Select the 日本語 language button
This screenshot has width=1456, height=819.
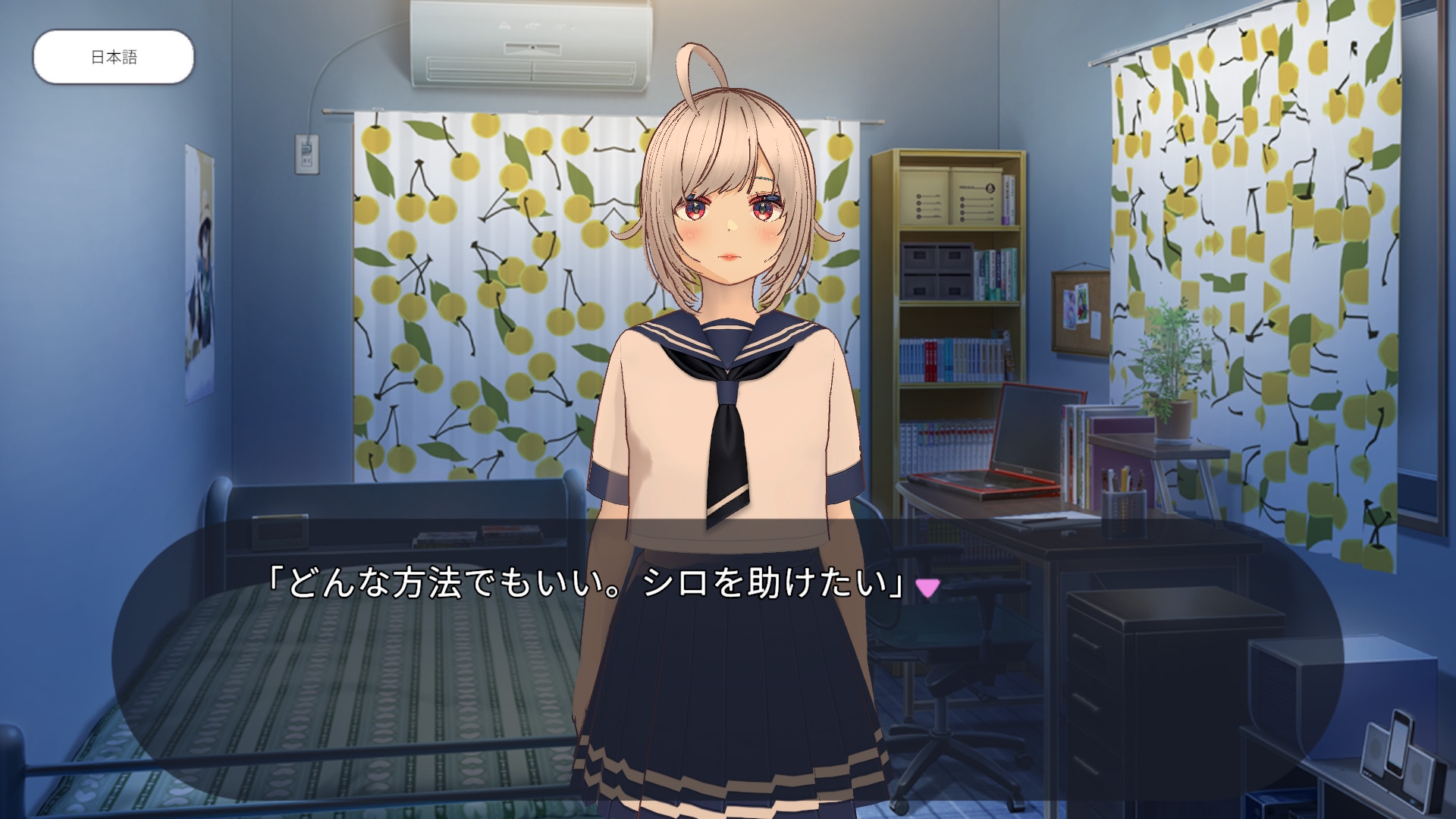point(112,54)
